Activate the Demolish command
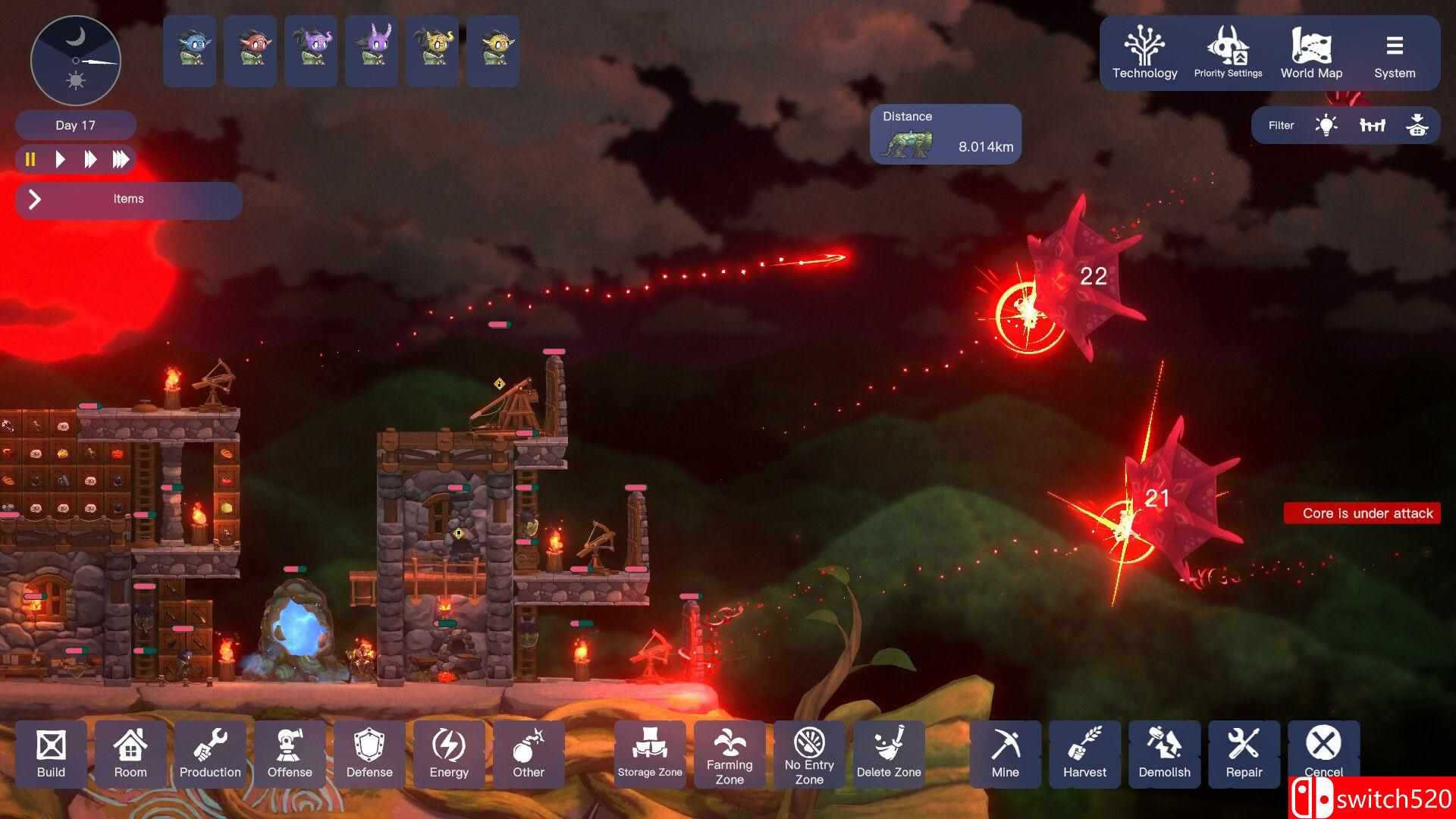This screenshot has width=1456, height=819. (x=1164, y=754)
